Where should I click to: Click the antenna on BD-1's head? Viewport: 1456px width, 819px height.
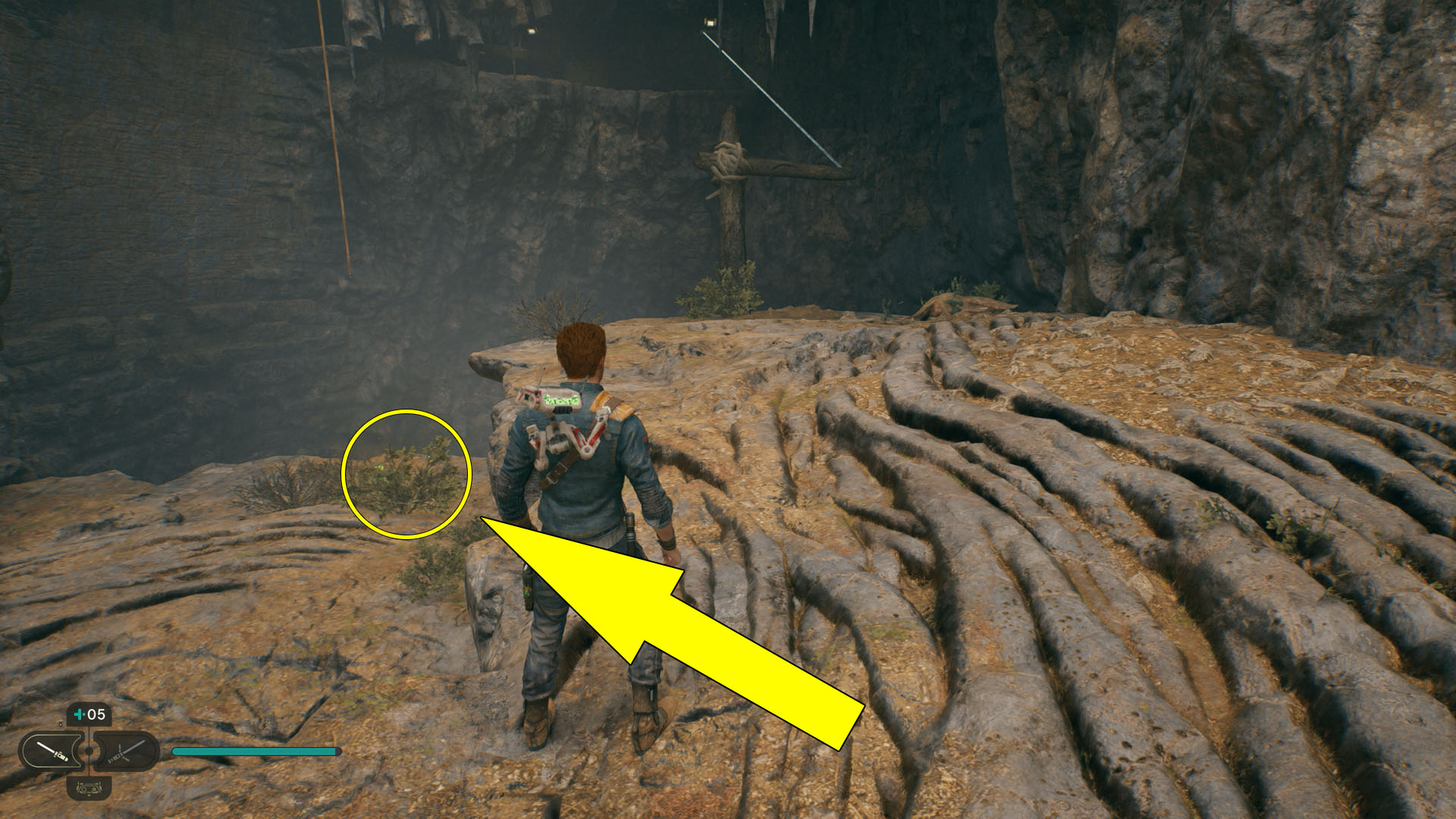pyautogui.click(x=540, y=375)
